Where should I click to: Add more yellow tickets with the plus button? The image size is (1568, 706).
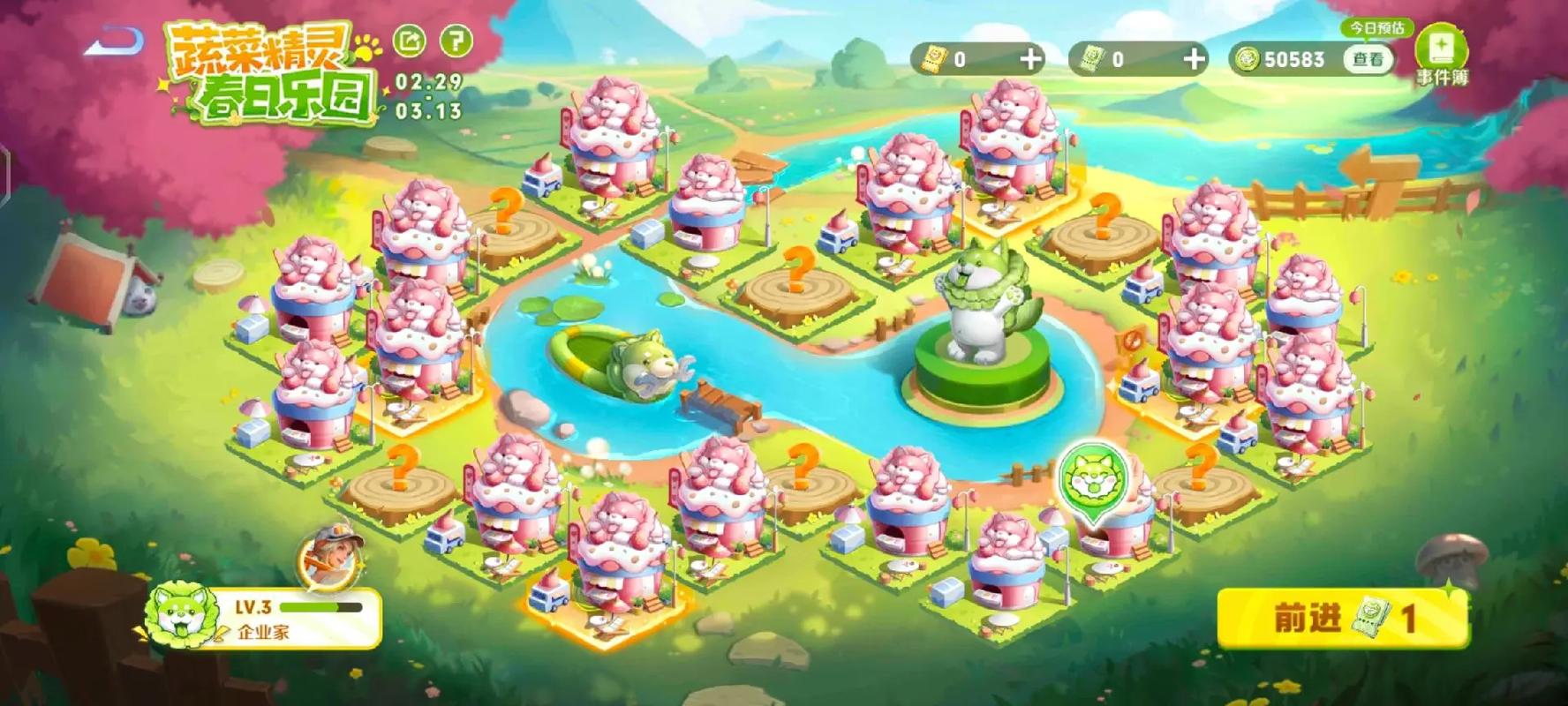click(1030, 59)
